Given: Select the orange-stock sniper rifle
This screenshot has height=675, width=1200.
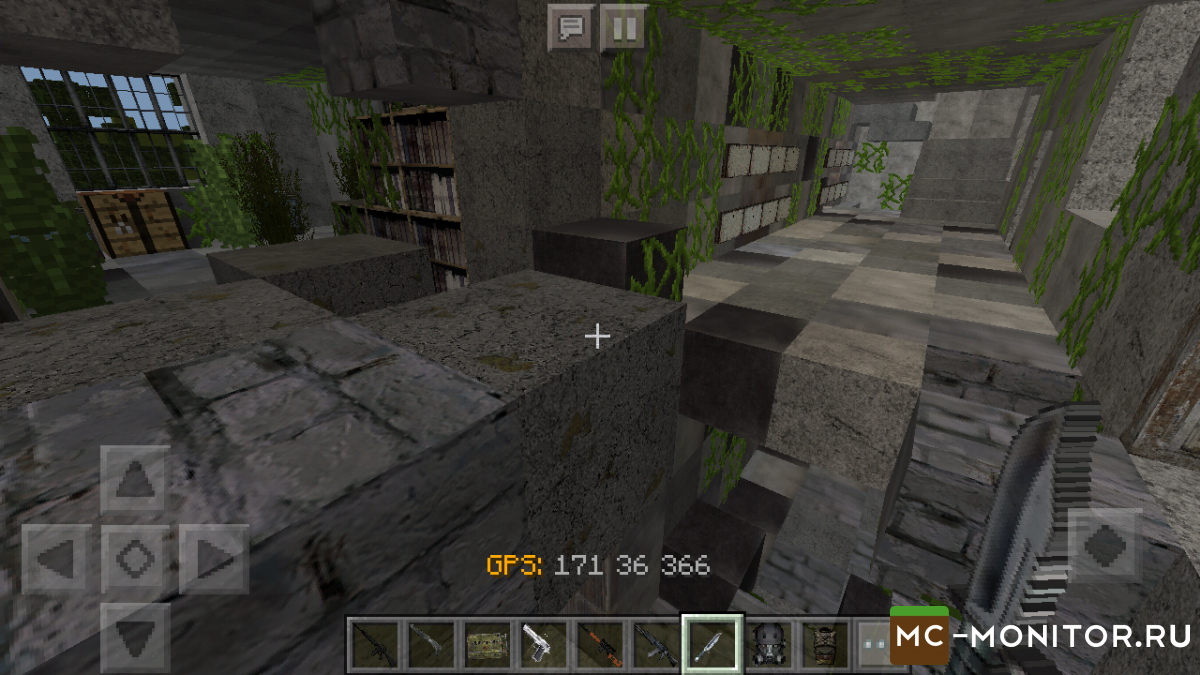Looking at the screenshot, I should click(599, 643).
